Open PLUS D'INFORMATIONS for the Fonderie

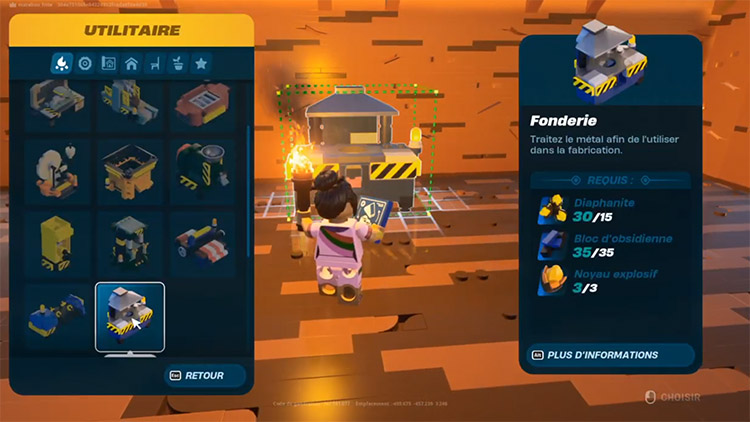coord(609,355)
